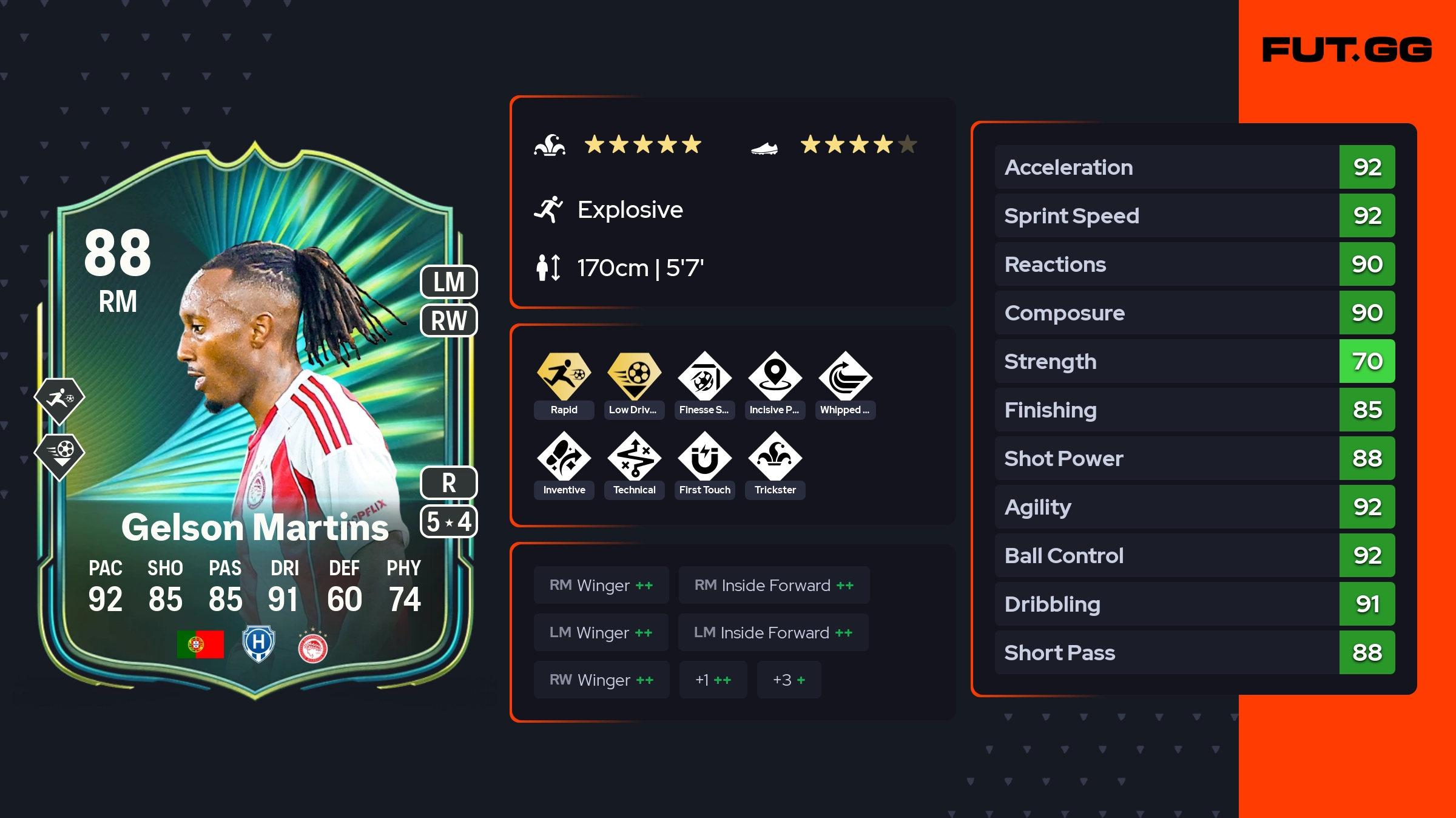Open the FUT.GG logo link
1456x818 pixels.
coord(1347,50)
